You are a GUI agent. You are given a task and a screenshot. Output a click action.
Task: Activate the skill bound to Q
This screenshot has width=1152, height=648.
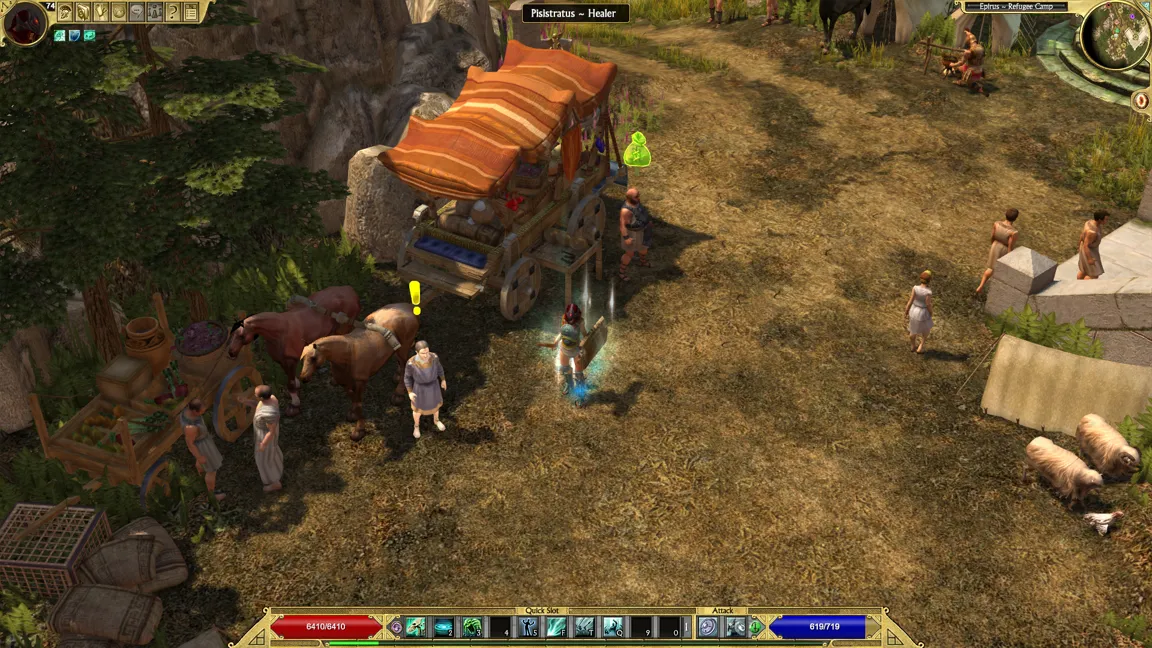[613, 627]
